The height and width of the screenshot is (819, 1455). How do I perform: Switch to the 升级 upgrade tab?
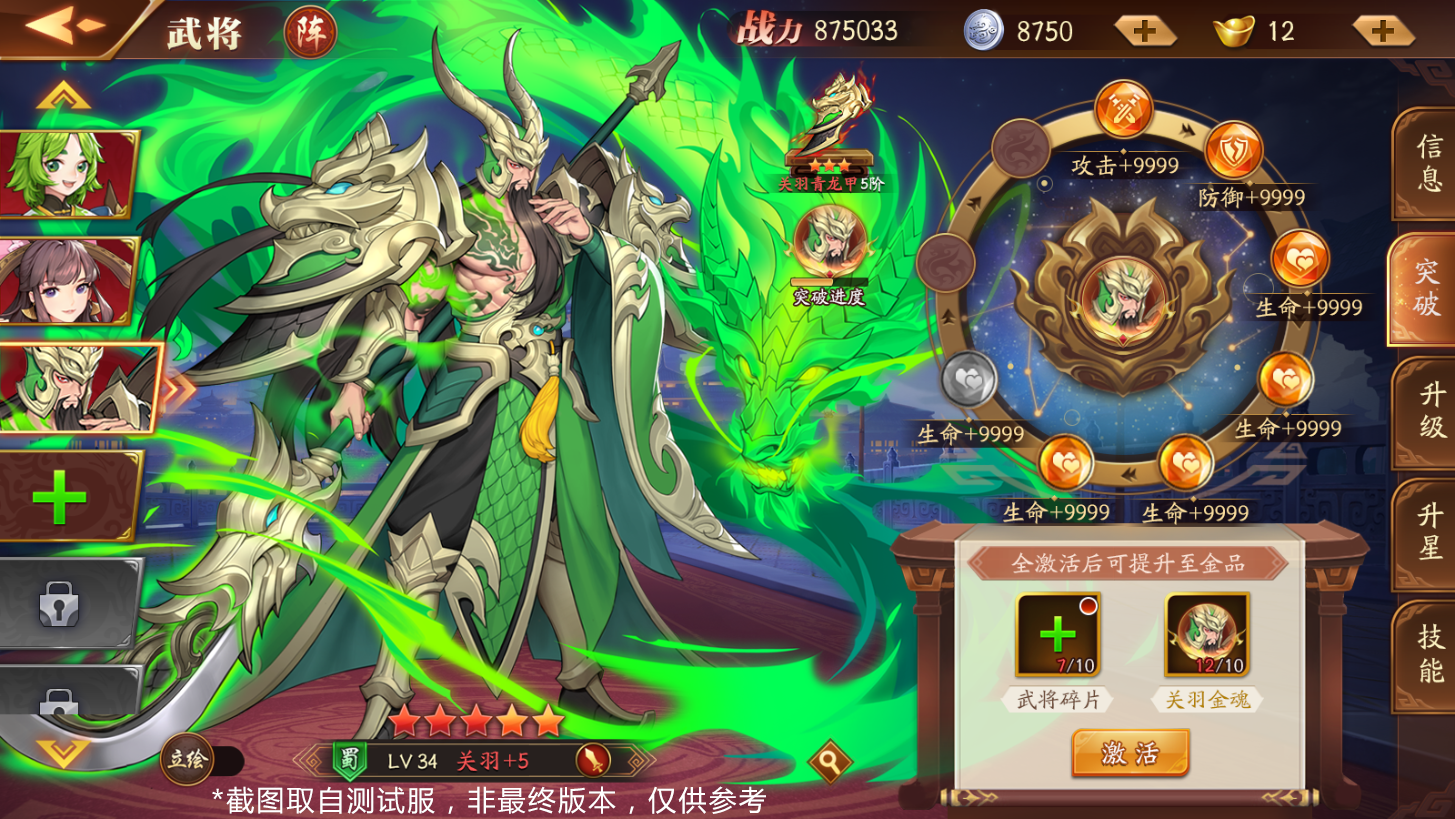tap(1432, 414)
